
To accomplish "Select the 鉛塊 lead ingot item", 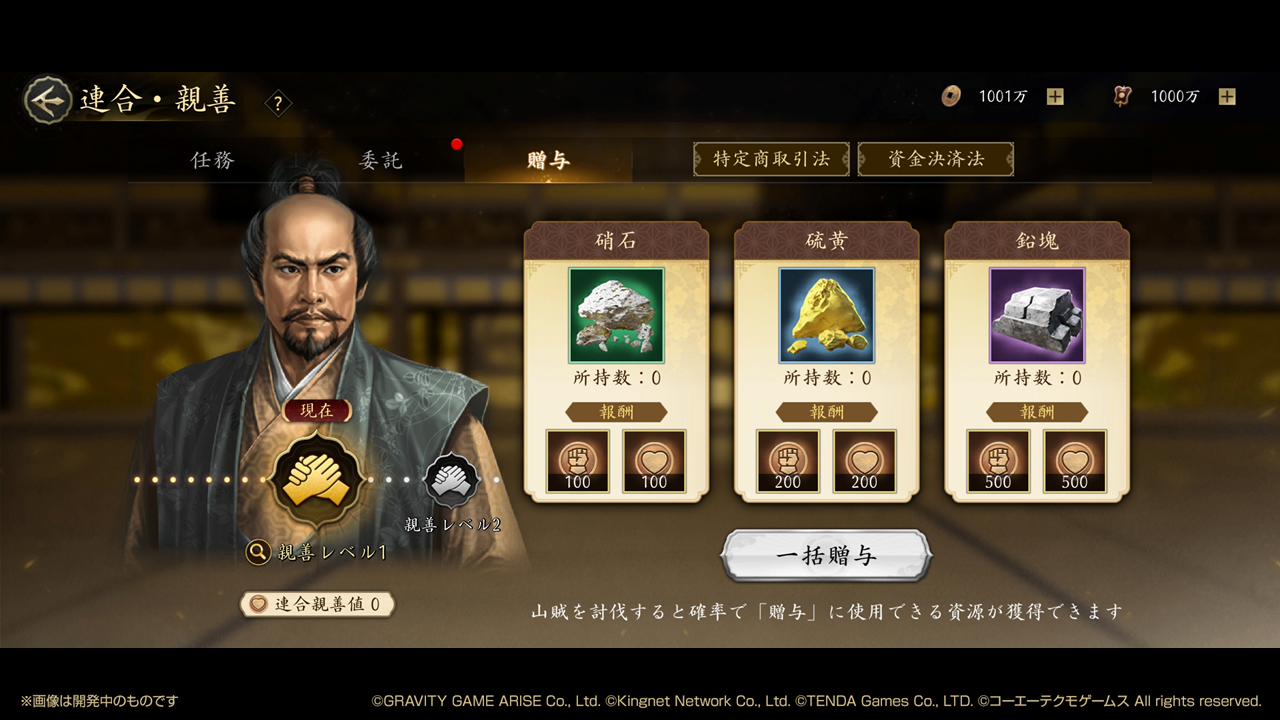I will pyautogui.click(x=1036, y=315).
